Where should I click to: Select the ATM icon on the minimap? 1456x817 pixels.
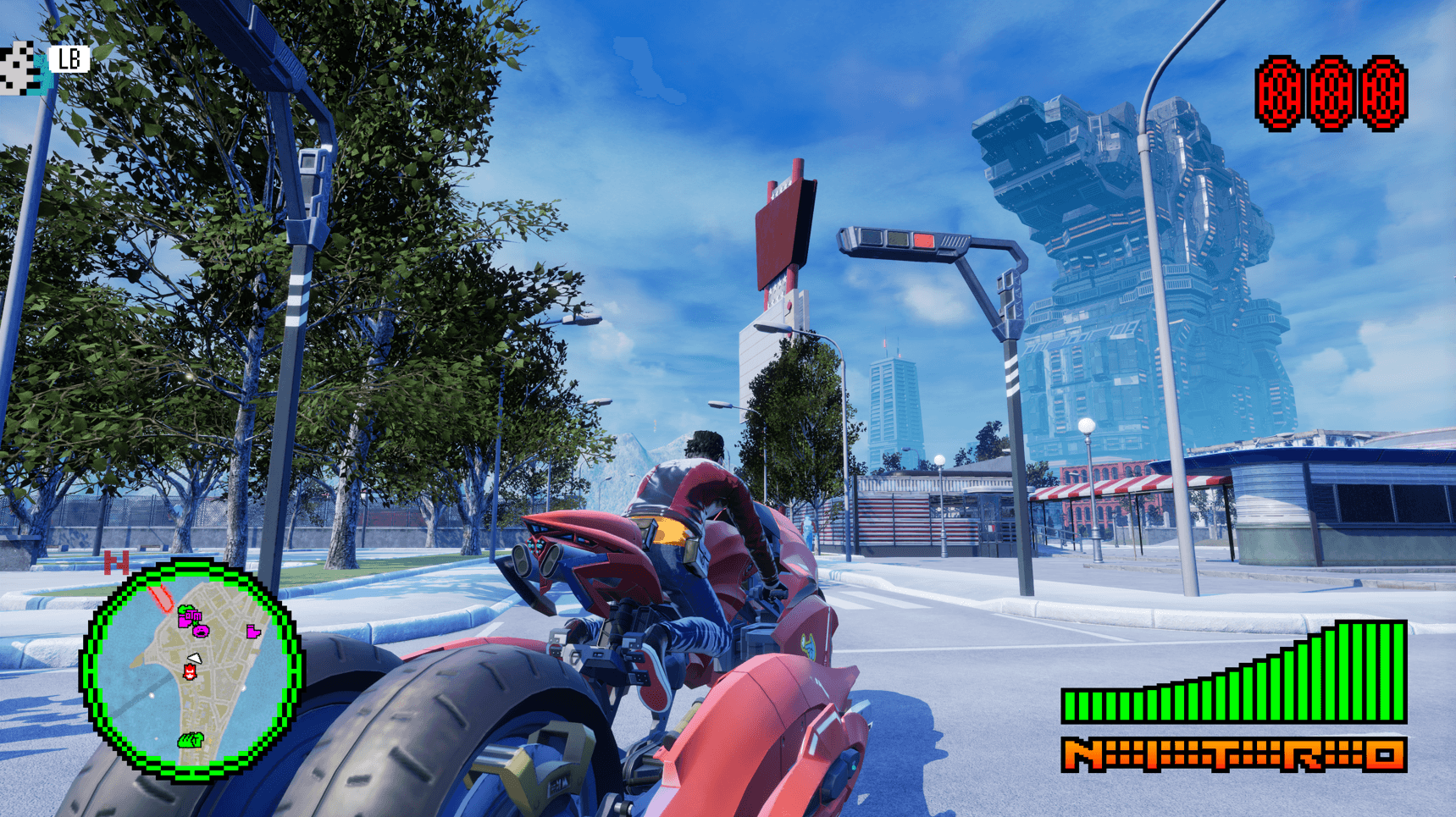click(191, 616)
